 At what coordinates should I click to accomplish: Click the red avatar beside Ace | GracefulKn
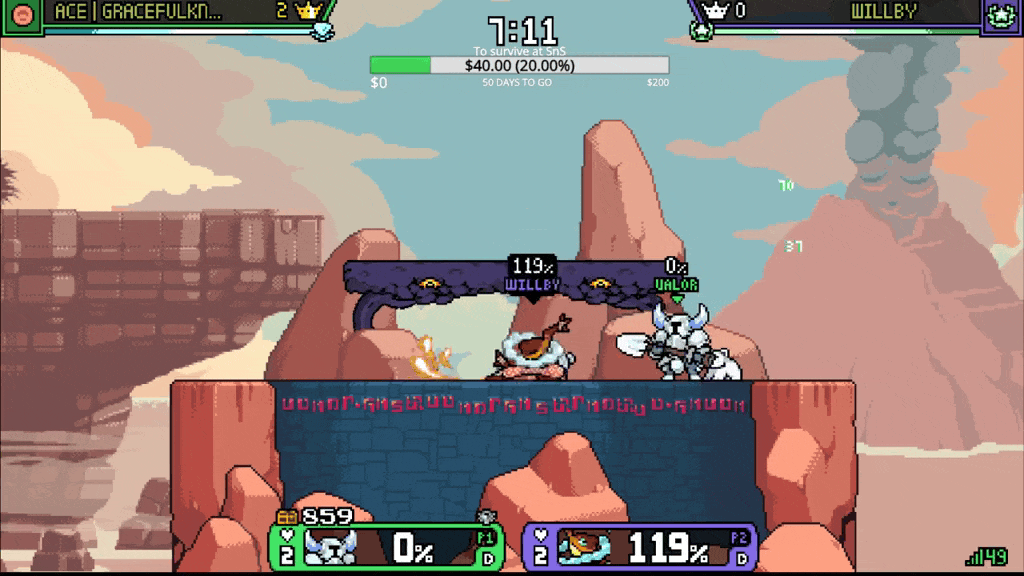coord(22,15)
